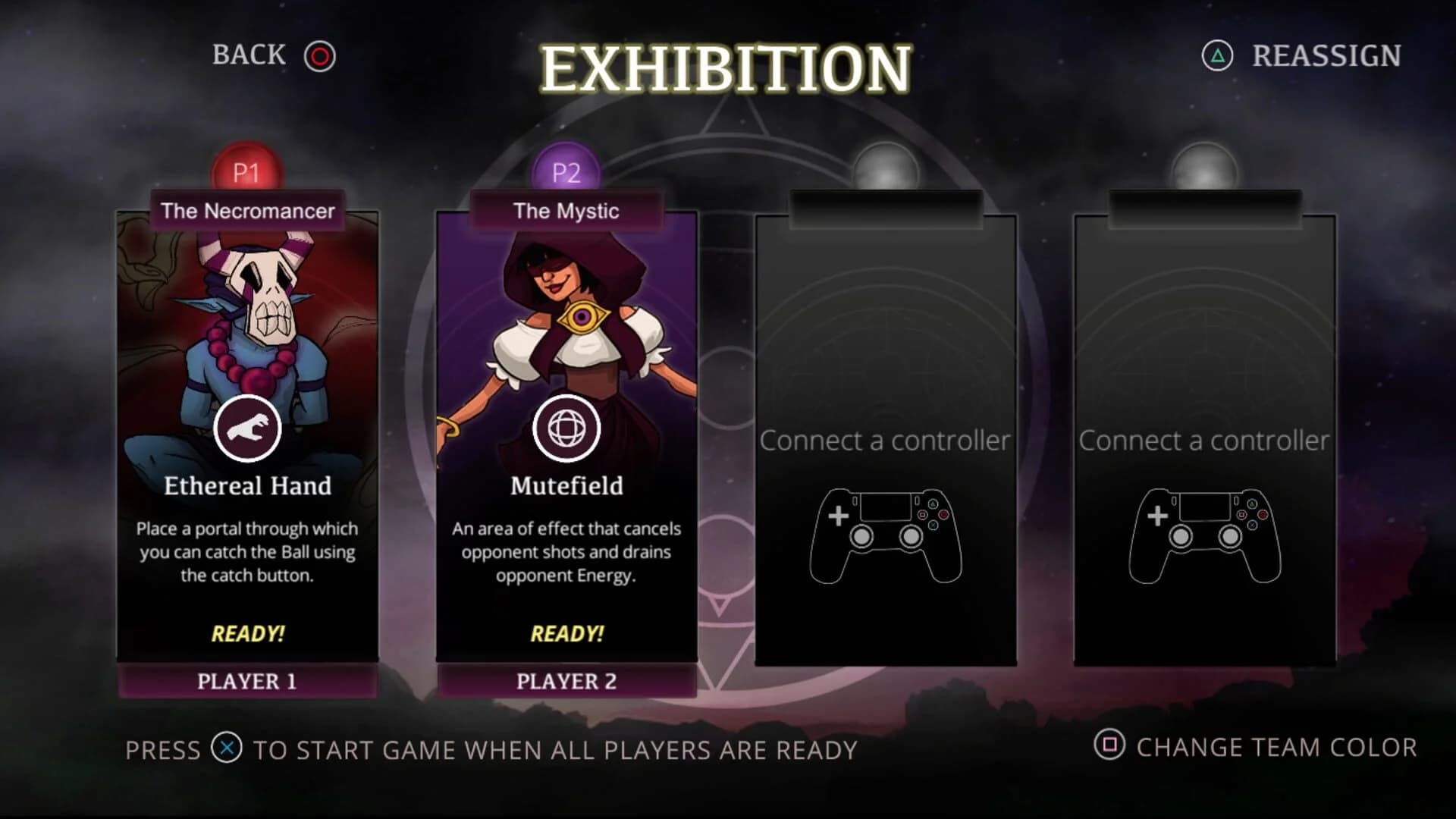Click REASSIGN to reassign controllers

1326,55
